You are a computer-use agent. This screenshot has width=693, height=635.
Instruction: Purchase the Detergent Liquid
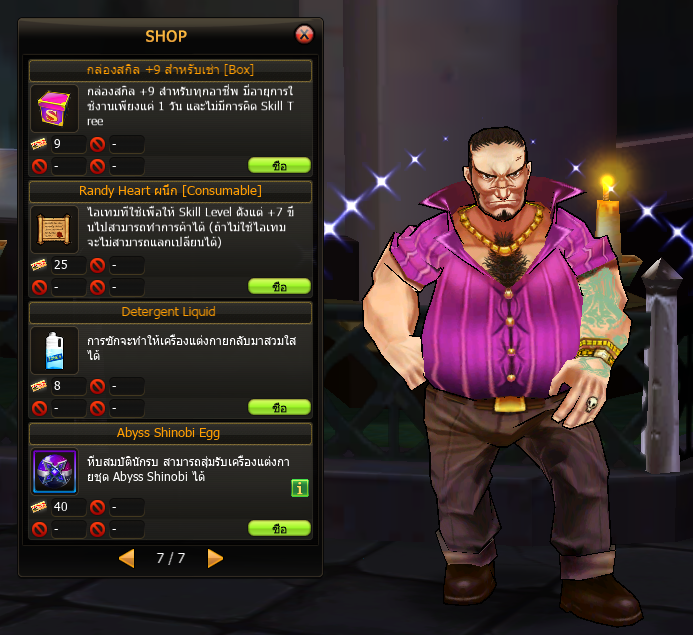point(279,408)
